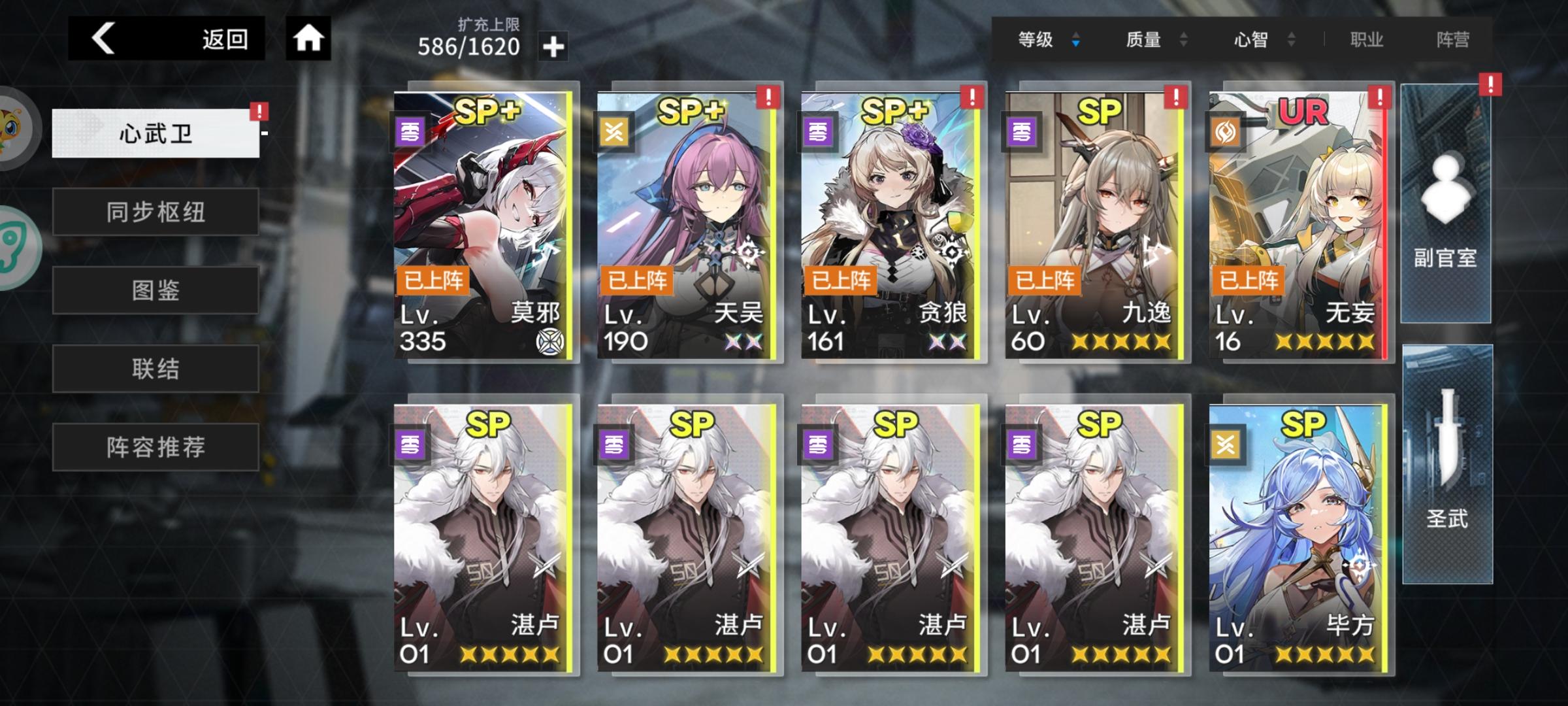1568x706 pixels.
Task: Click the red alert badge on 九逸's card
Action: tap(1176, 97)
